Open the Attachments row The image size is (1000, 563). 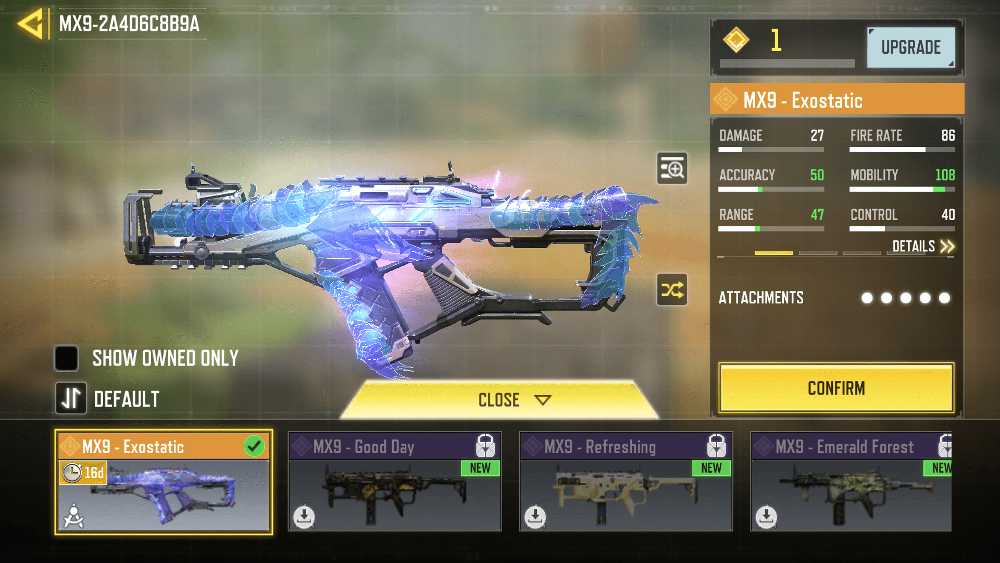click(x=835, y=298)
